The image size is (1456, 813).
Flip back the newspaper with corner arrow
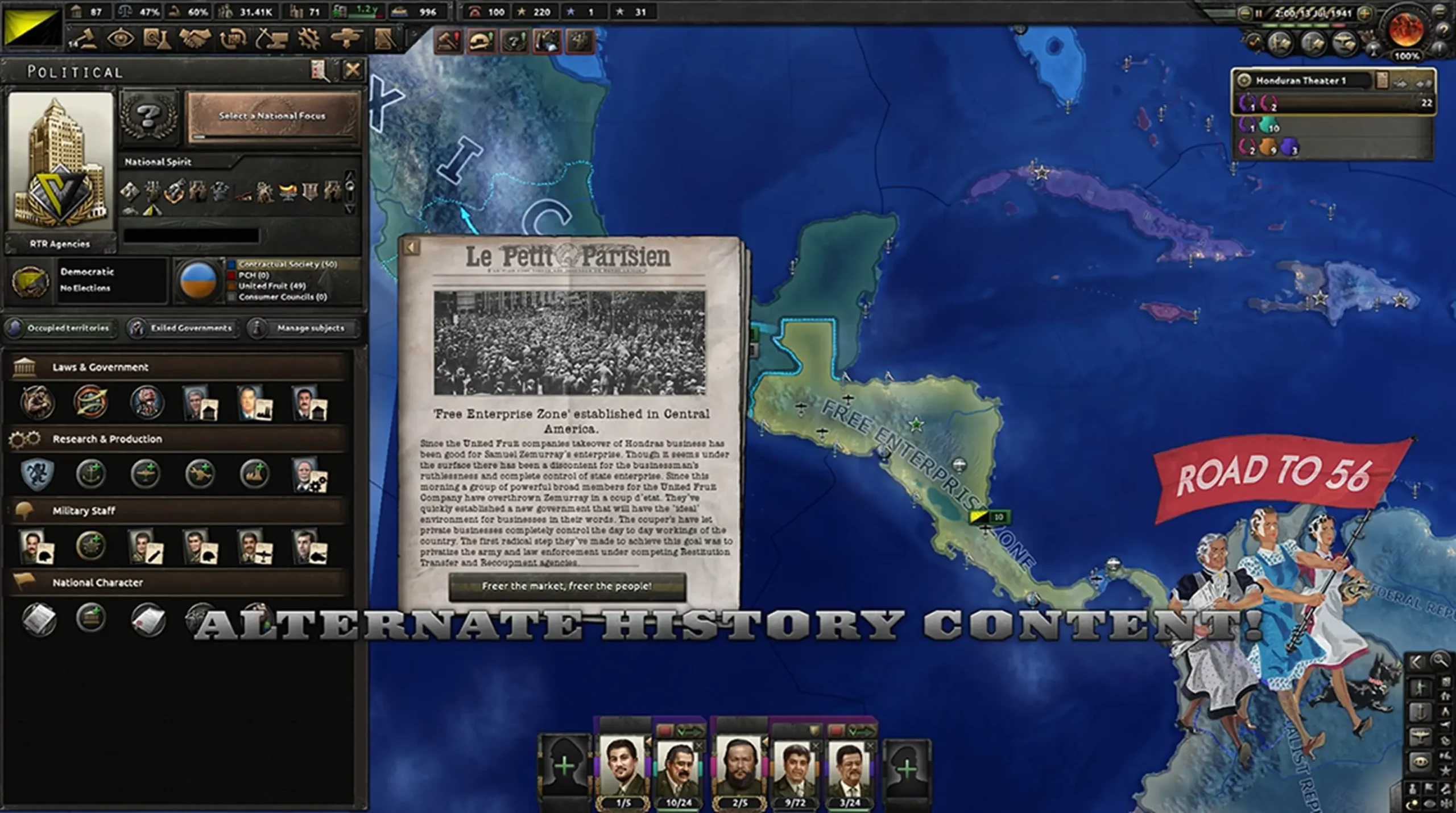click(x=411, y=247)
